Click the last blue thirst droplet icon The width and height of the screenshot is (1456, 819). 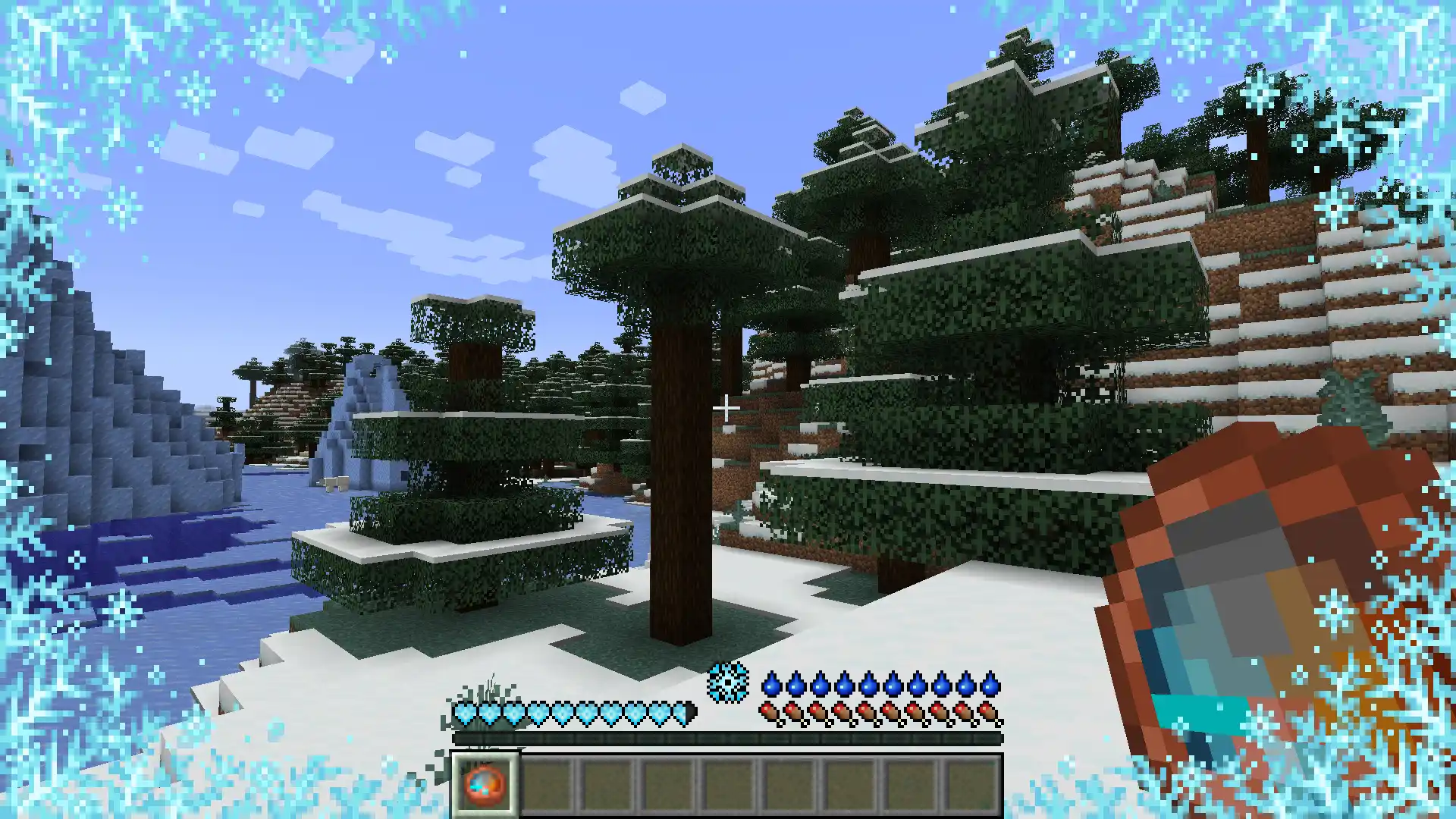(990, 685)
